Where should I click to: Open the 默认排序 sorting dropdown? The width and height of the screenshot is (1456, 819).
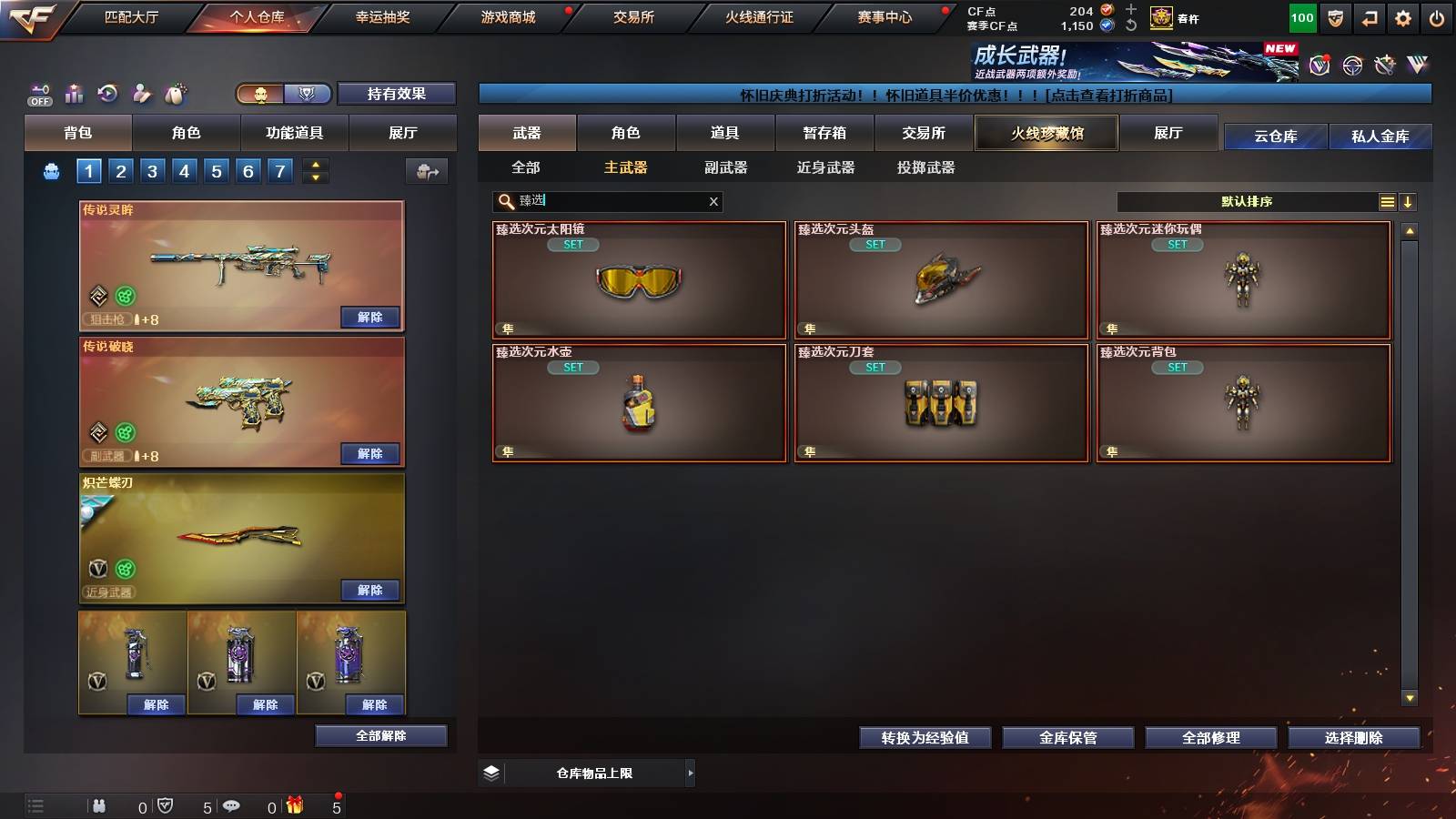1247,202
